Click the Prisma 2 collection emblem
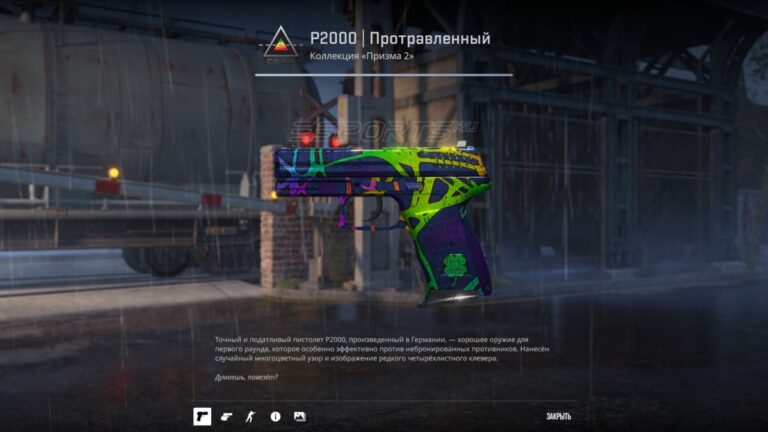 tap(277, 44)
